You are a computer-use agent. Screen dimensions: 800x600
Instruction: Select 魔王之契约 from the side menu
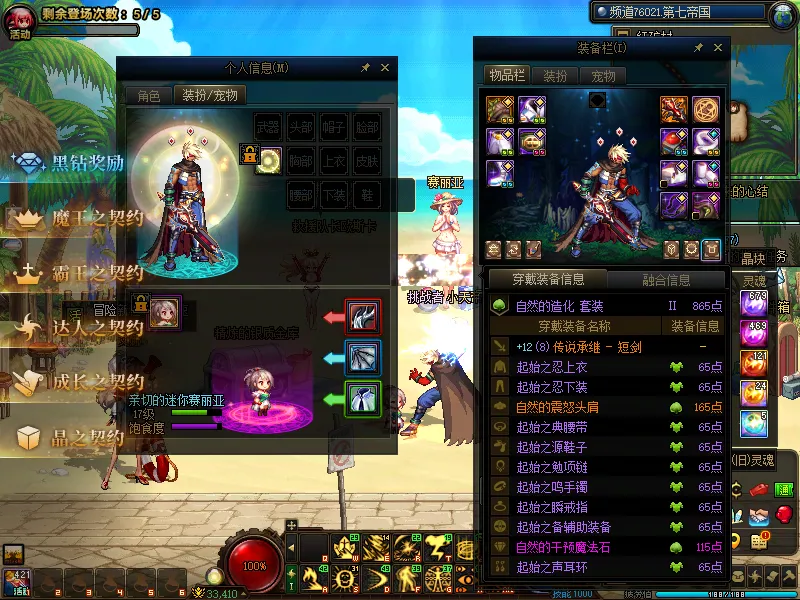point(98,218)
